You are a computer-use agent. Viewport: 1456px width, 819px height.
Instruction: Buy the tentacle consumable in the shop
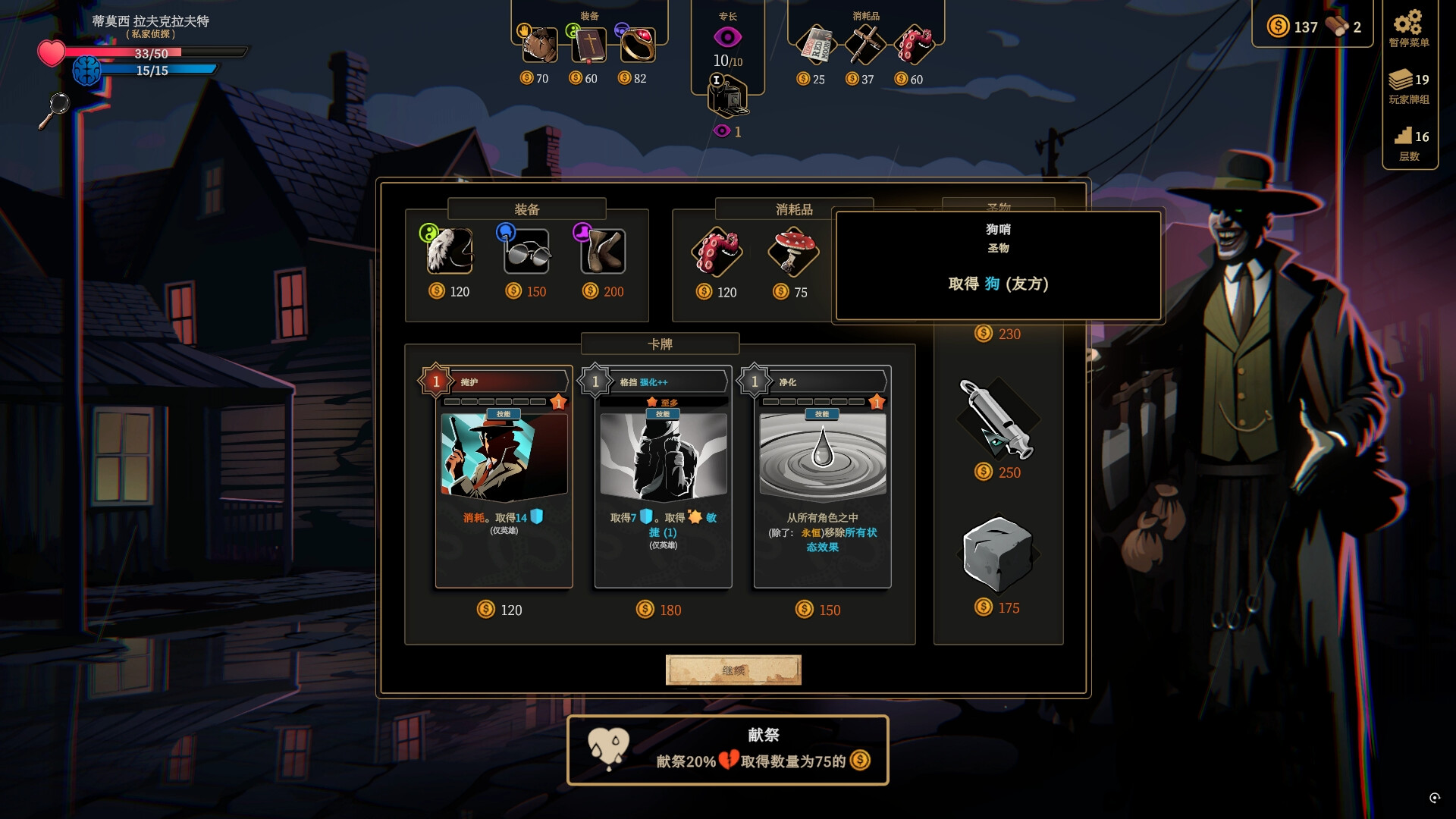coord(717,252)
